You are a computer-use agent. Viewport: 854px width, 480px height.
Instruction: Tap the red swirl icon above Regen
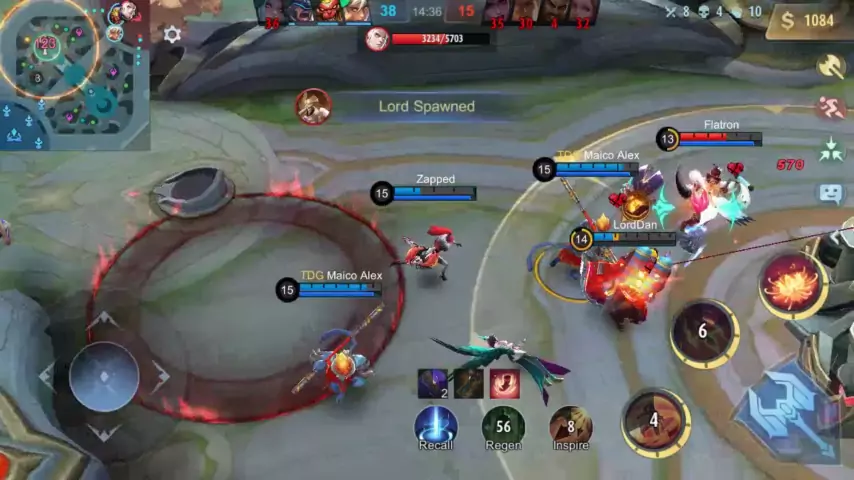[x=503, y=384]
